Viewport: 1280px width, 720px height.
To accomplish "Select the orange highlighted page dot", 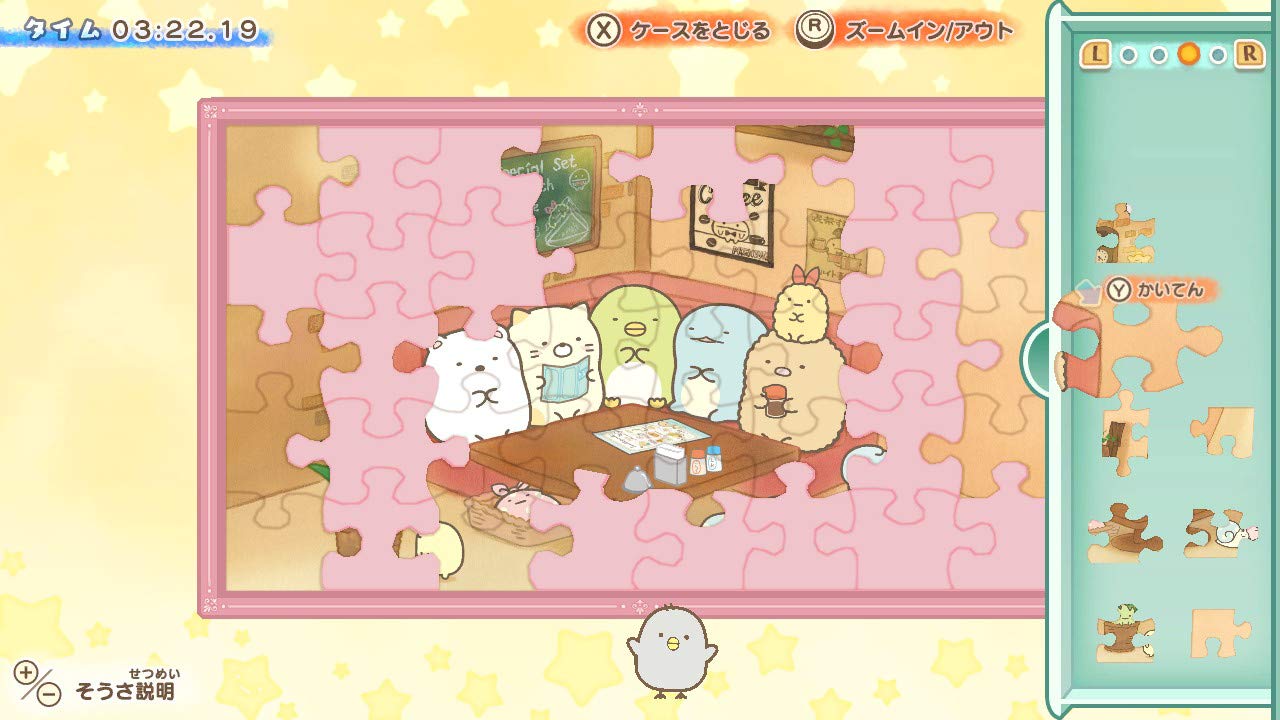I will click(x=1189, y=52).
